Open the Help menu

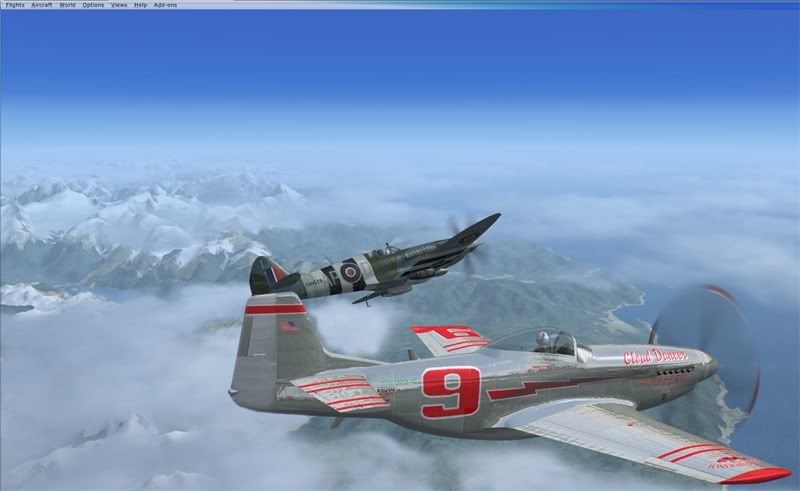tap(140, 5)
